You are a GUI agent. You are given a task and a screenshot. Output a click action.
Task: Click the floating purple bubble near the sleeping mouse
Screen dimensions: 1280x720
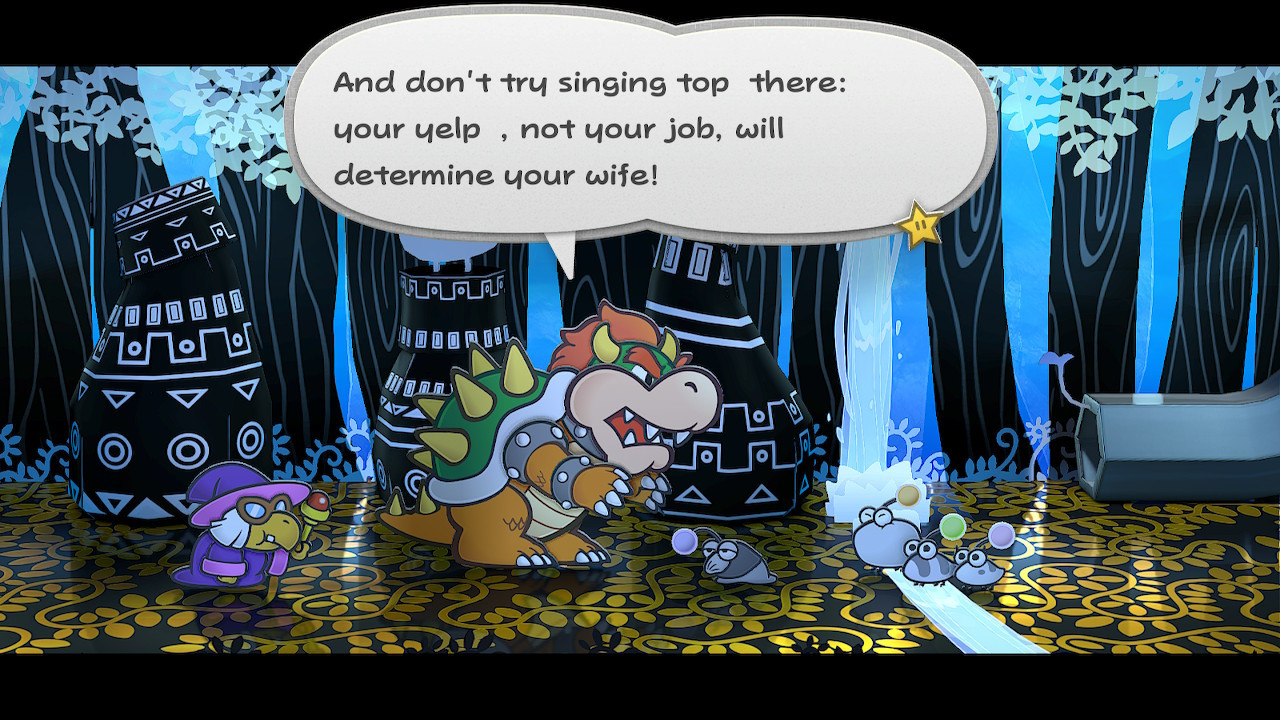(x=683, y=543)
